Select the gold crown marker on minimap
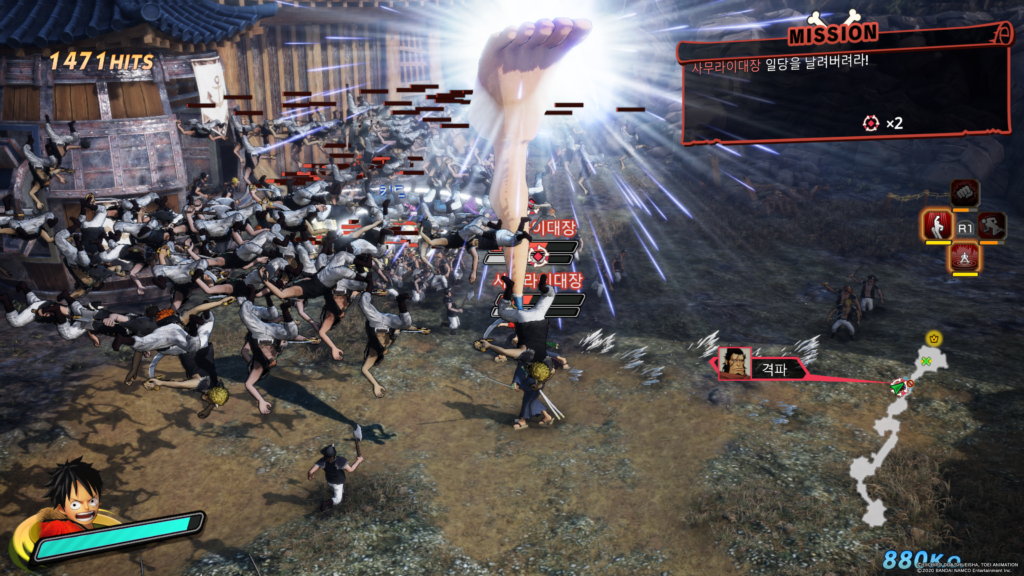This screenshot has height=576, width=1024. [934, 338]
